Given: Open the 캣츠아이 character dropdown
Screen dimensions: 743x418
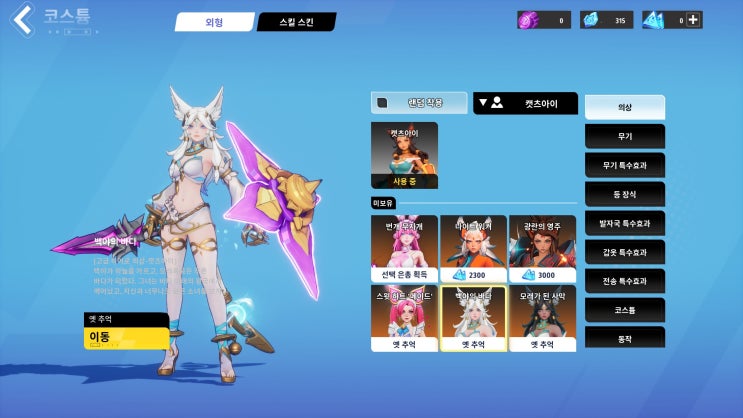Looking at the screenshot, I should [x=526, y=102].
